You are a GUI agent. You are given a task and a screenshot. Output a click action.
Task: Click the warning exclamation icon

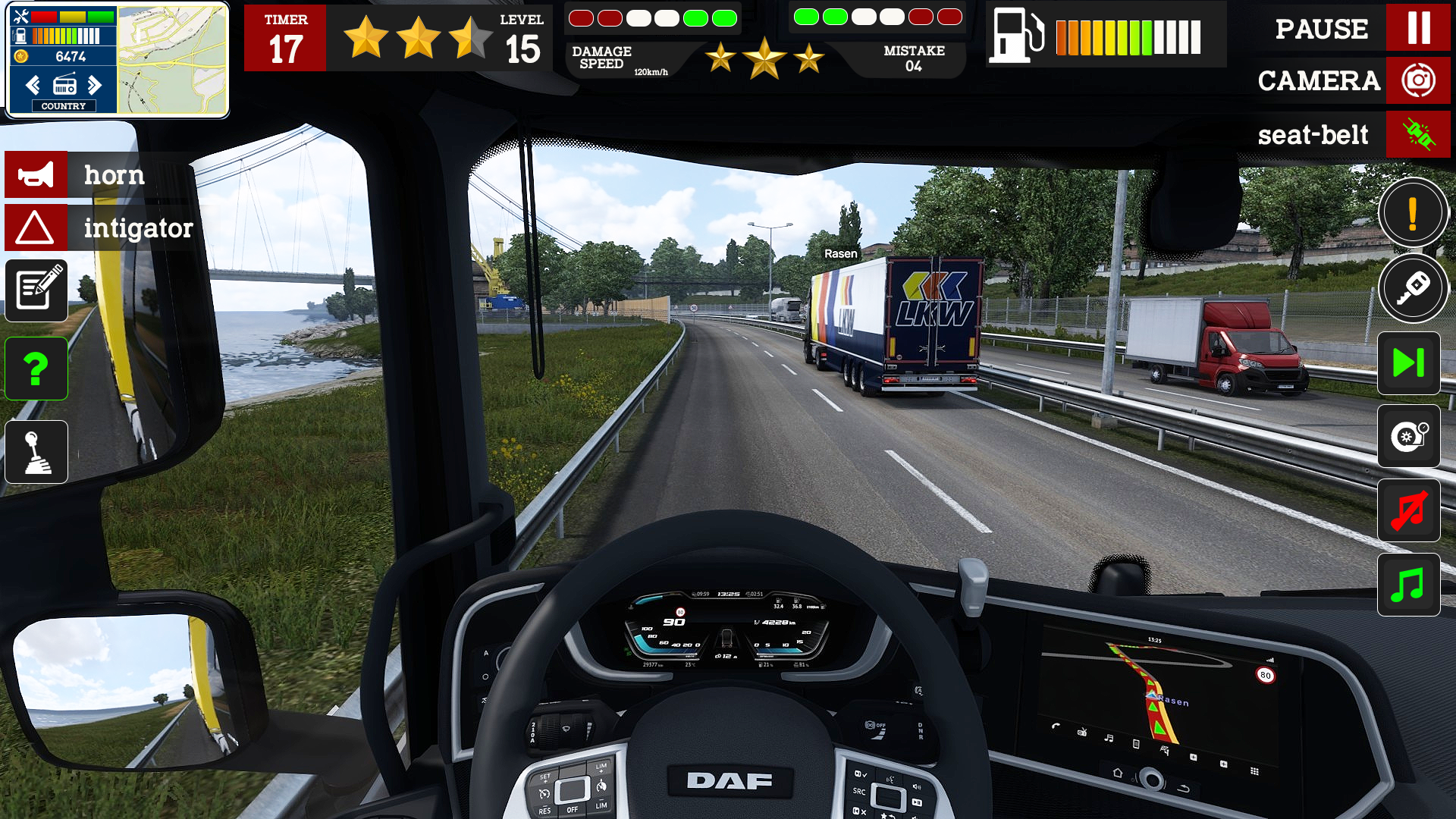click(x=1412, y=213)
